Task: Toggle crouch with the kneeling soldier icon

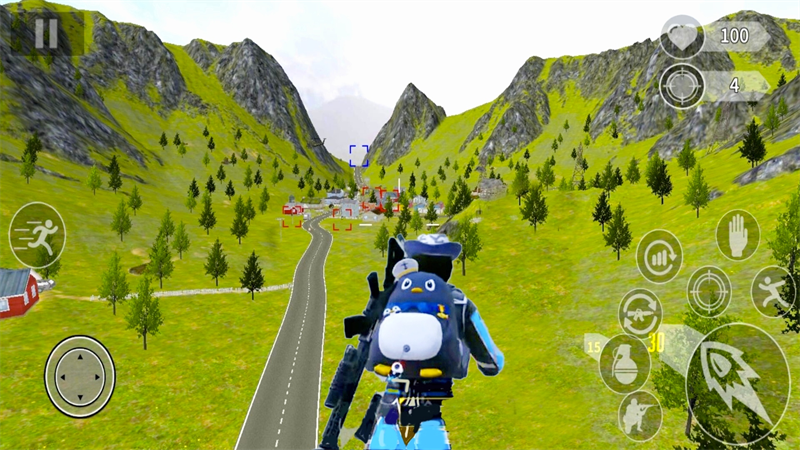Action: click(639, 416)
